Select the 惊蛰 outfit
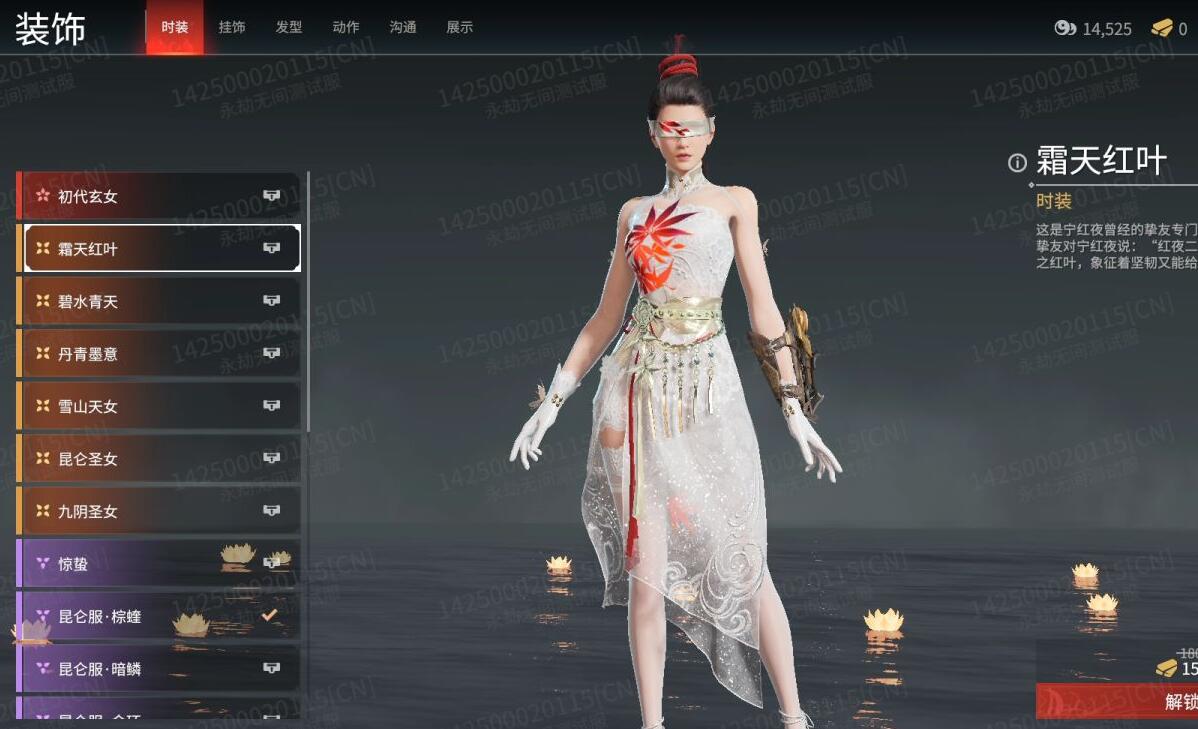The width and height of the screenshot is (1198, 729). 160,564
